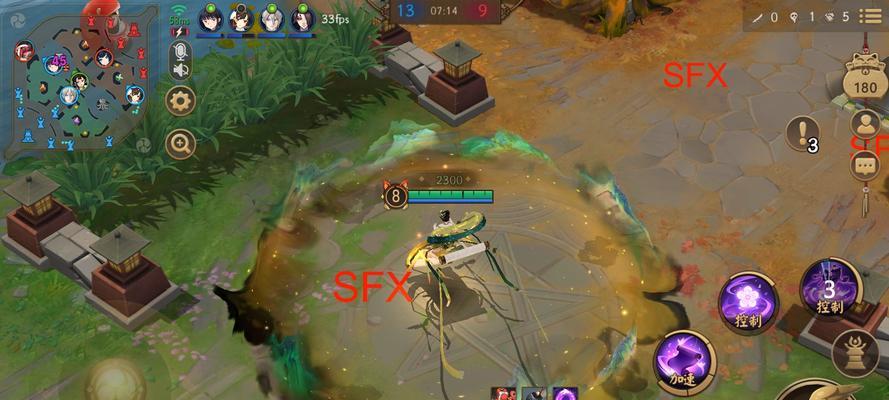
Task: Tap the stone lantern ward button
Action: pos(858,352)
